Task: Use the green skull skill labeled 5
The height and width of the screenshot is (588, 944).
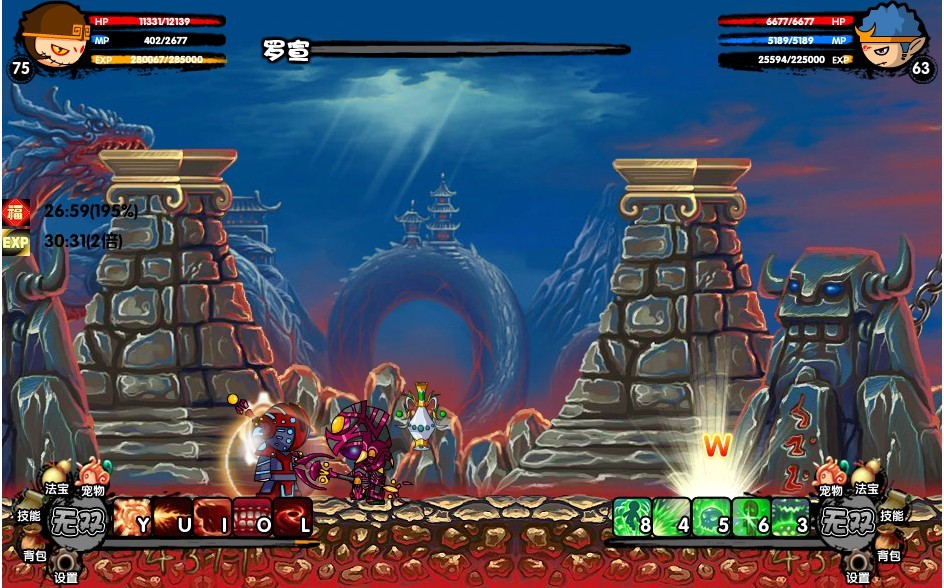Action: pyautogui.click(x=711, y=518)
